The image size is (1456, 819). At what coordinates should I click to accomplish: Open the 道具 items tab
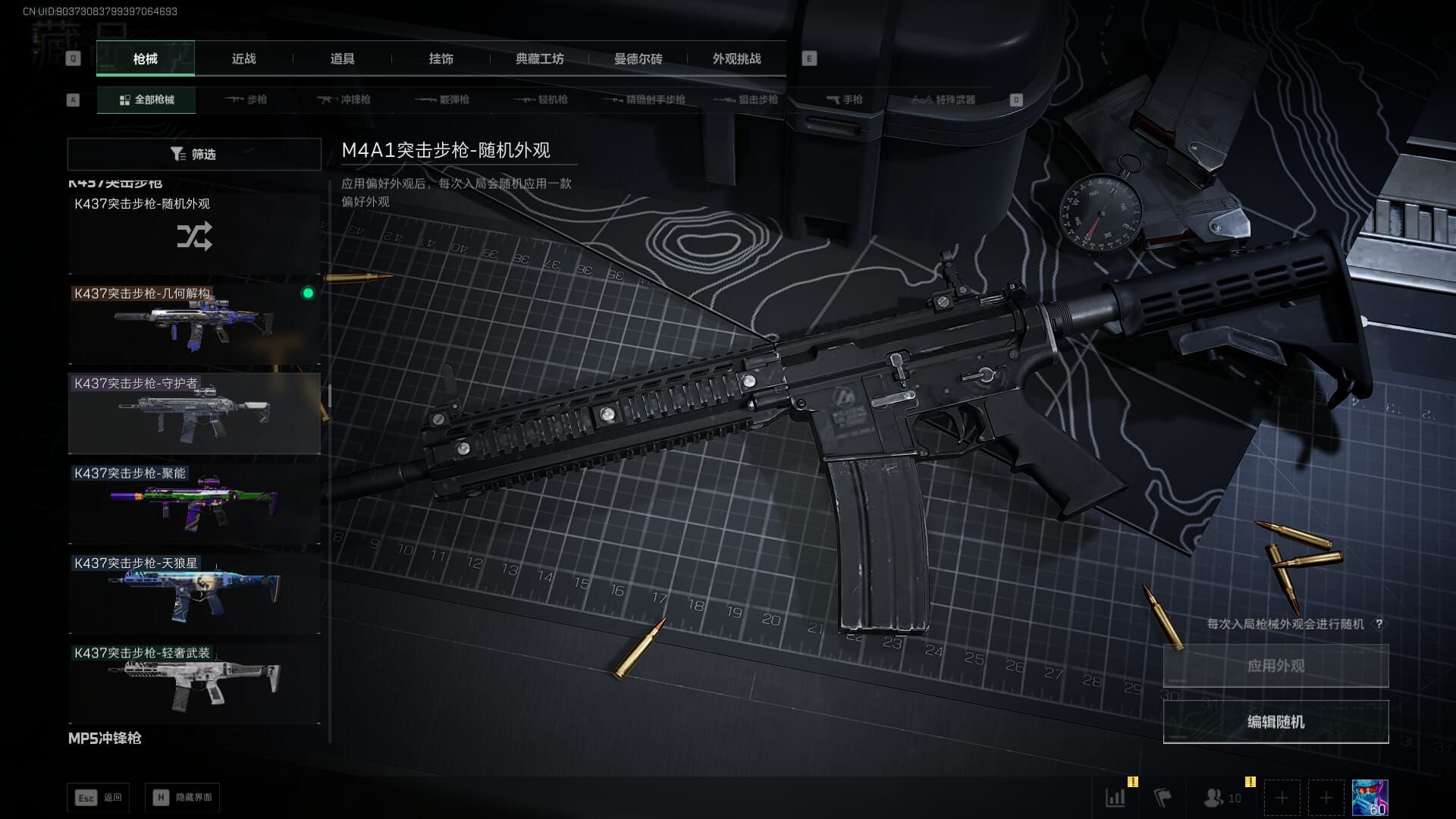tap(342, 59)
